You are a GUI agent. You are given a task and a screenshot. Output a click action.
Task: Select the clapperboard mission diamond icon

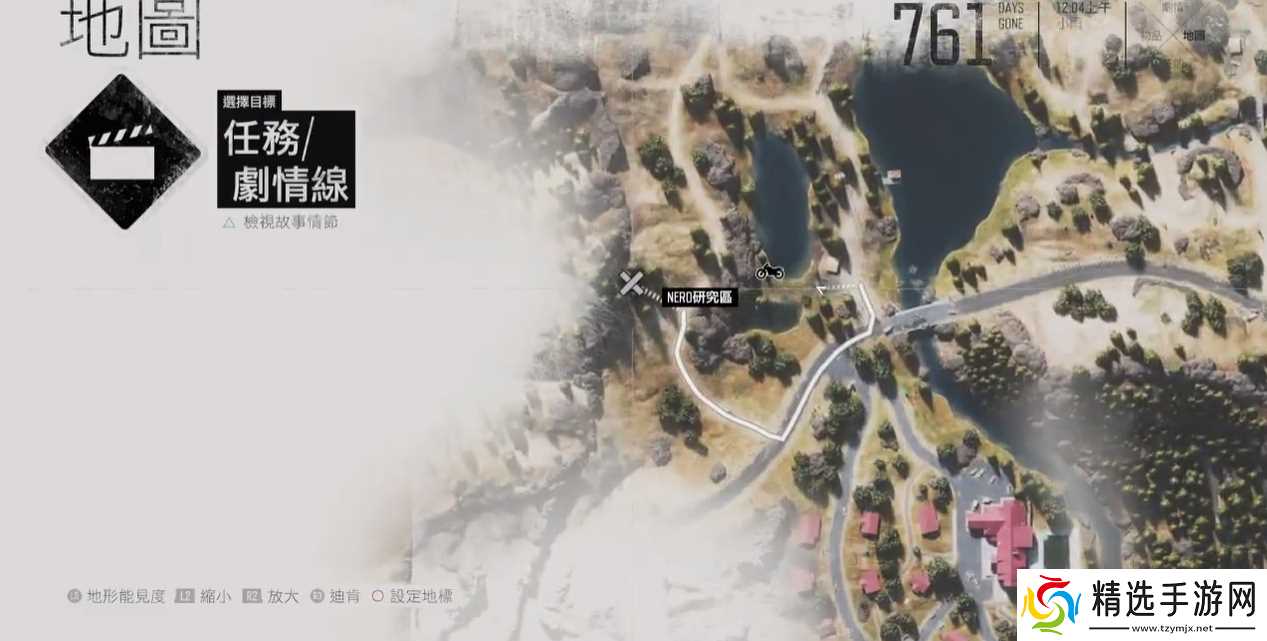(x=123, y=152)
